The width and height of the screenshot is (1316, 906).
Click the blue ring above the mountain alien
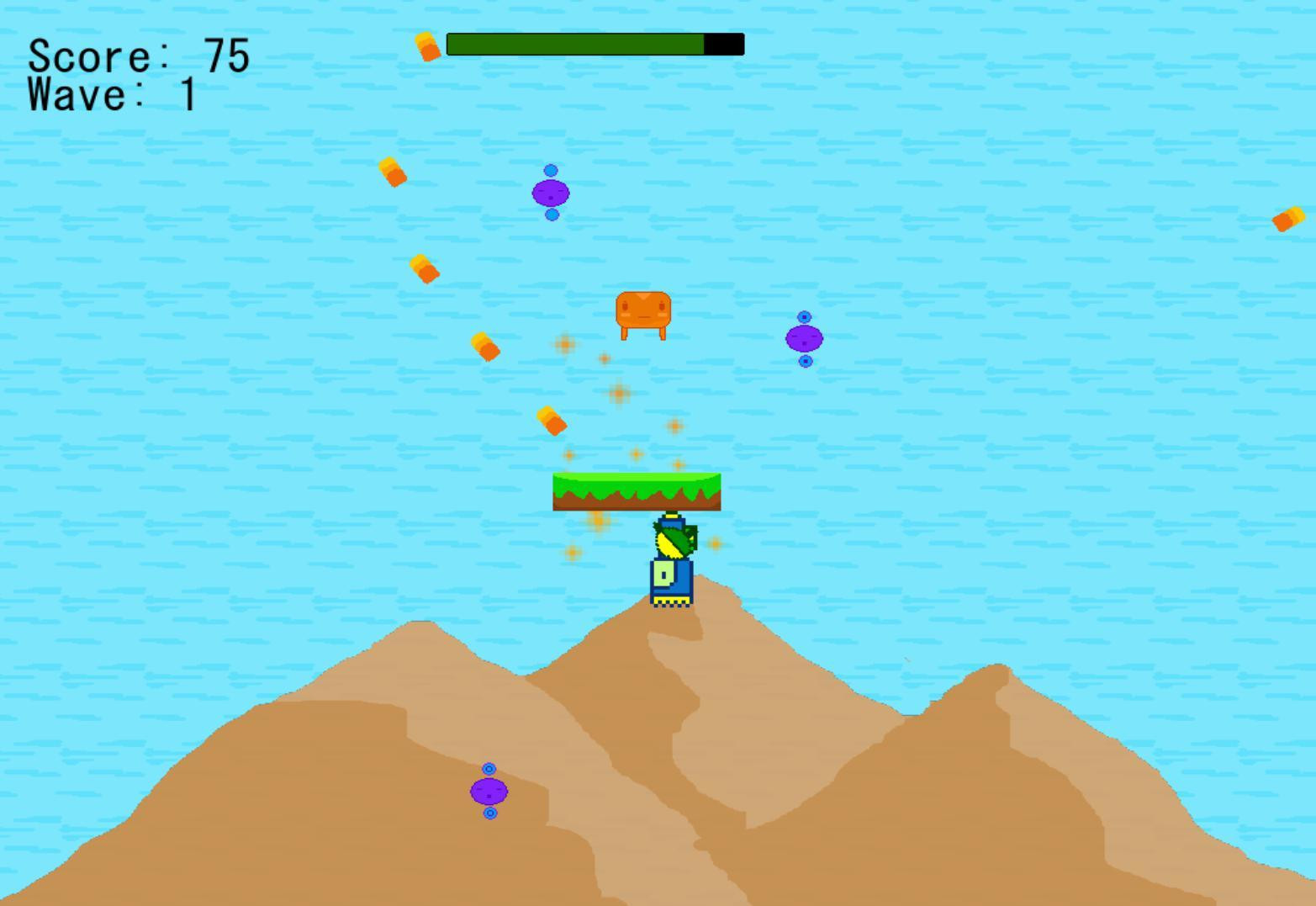pyautogui.click(x=488, y=768)
